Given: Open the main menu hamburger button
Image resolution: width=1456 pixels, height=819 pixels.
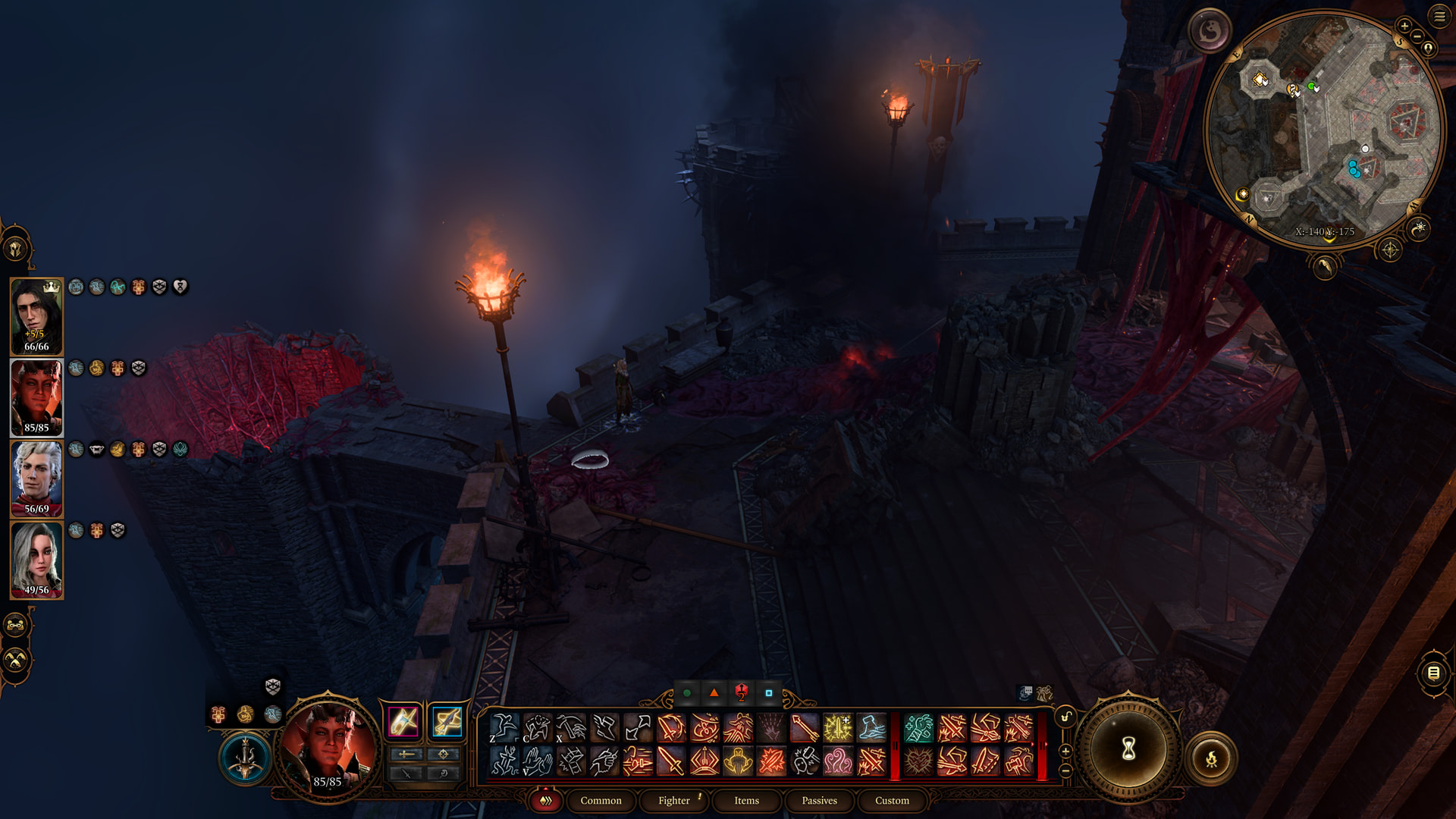Looking at the screenshot, I should (x=1439, y=17).
